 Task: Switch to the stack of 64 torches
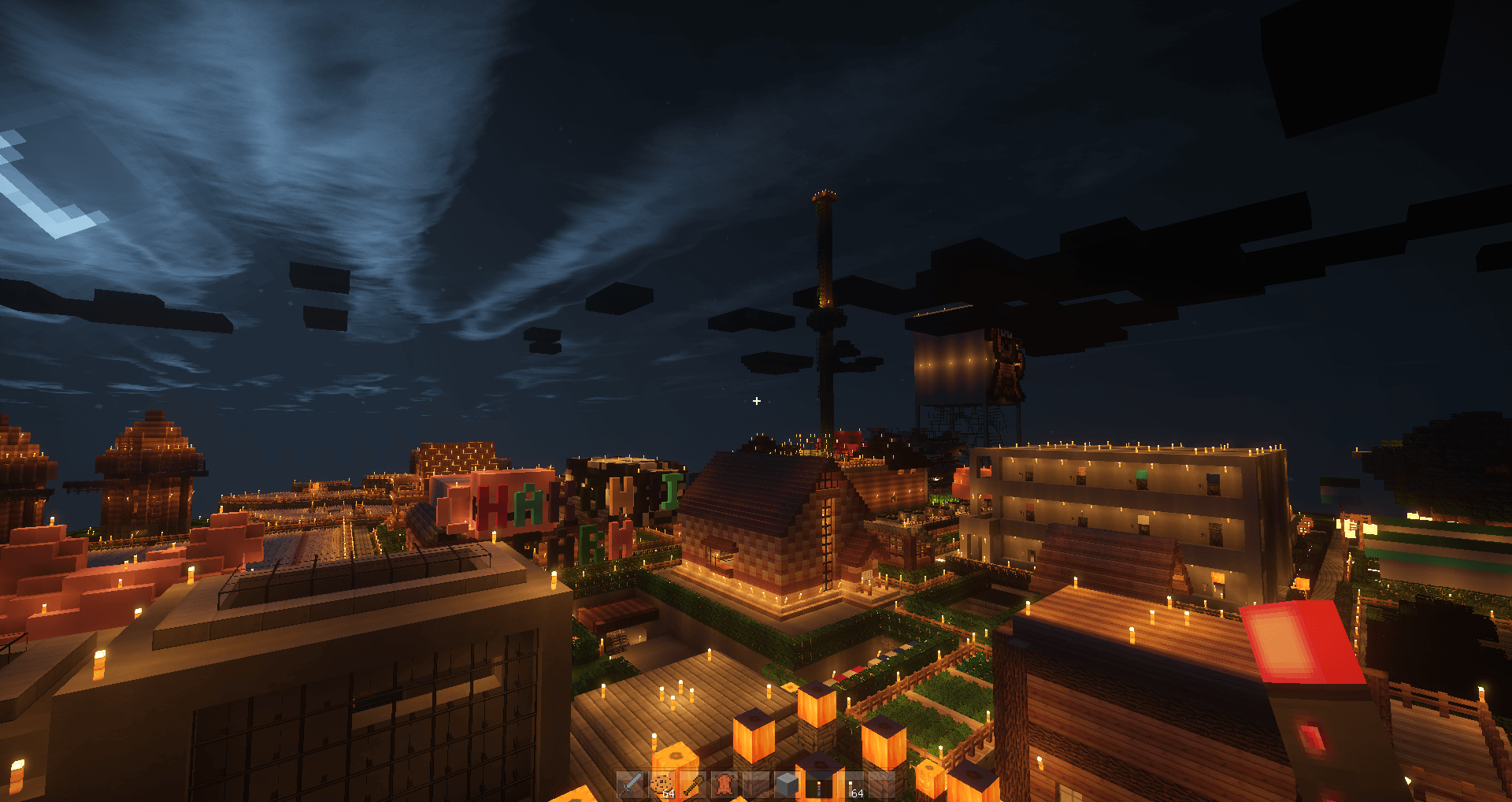pyautogui.click(x=850, y=785)
